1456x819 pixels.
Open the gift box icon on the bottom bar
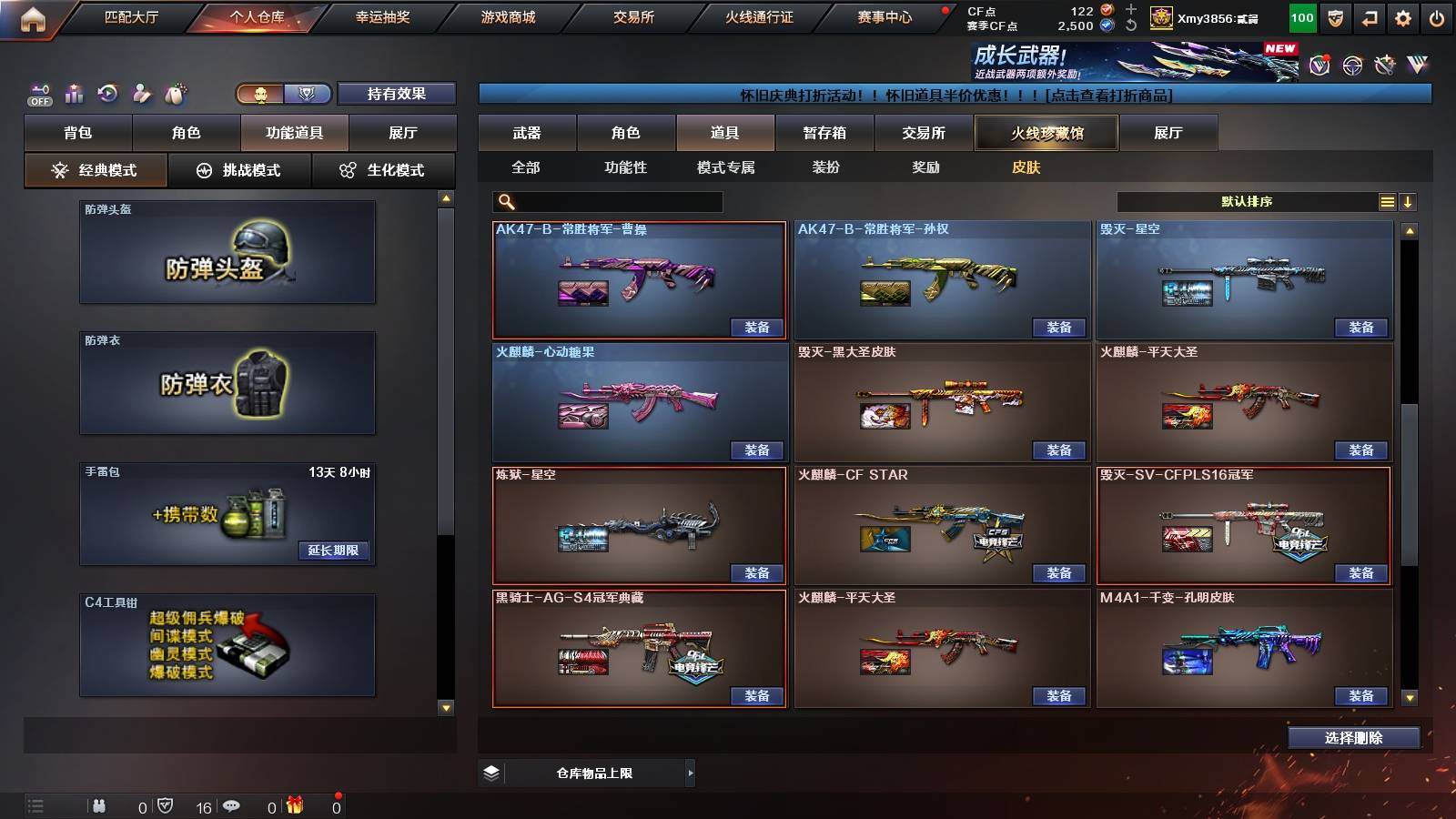click(x=296, y=805)
